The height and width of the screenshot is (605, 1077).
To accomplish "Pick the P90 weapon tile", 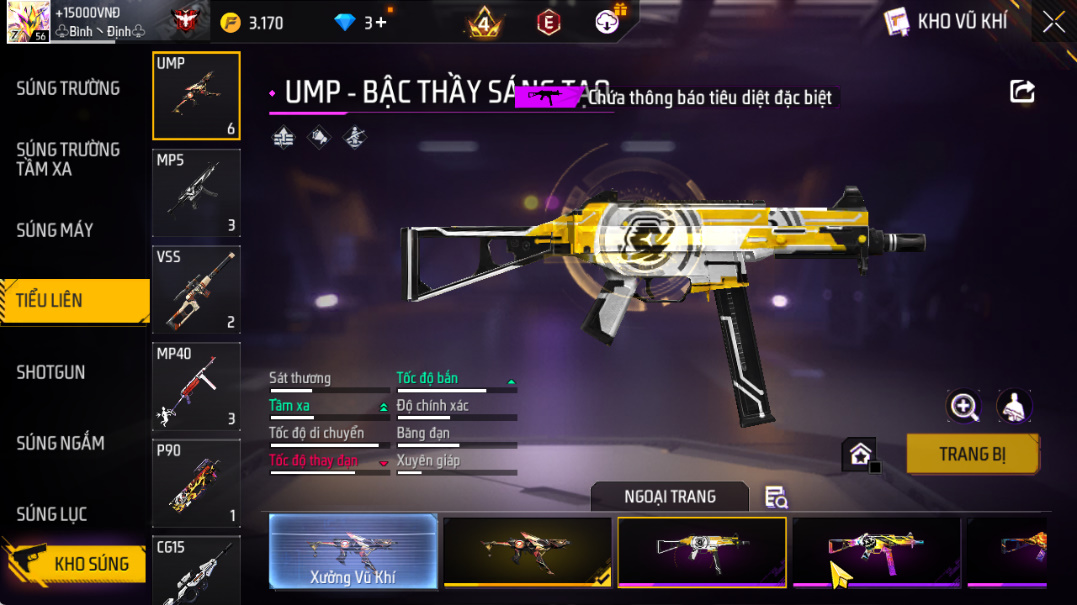I will (196, 484).
